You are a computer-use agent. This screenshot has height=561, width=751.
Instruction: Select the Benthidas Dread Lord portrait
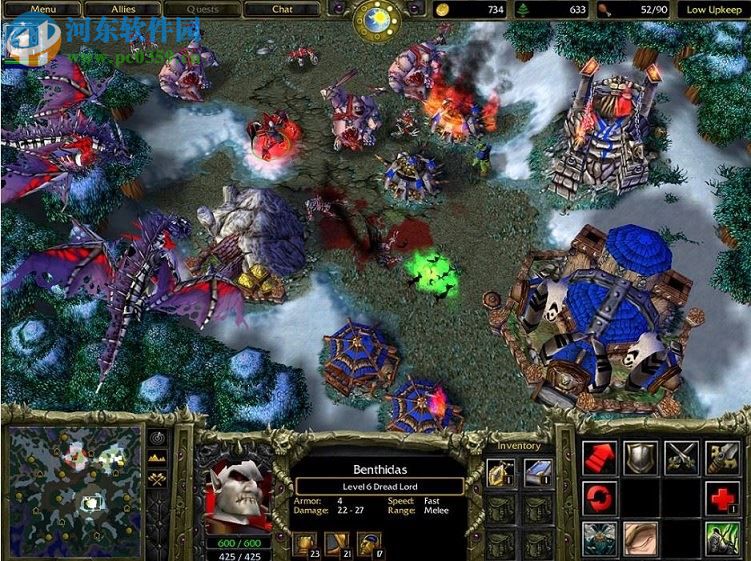click(x=236, y=492)
